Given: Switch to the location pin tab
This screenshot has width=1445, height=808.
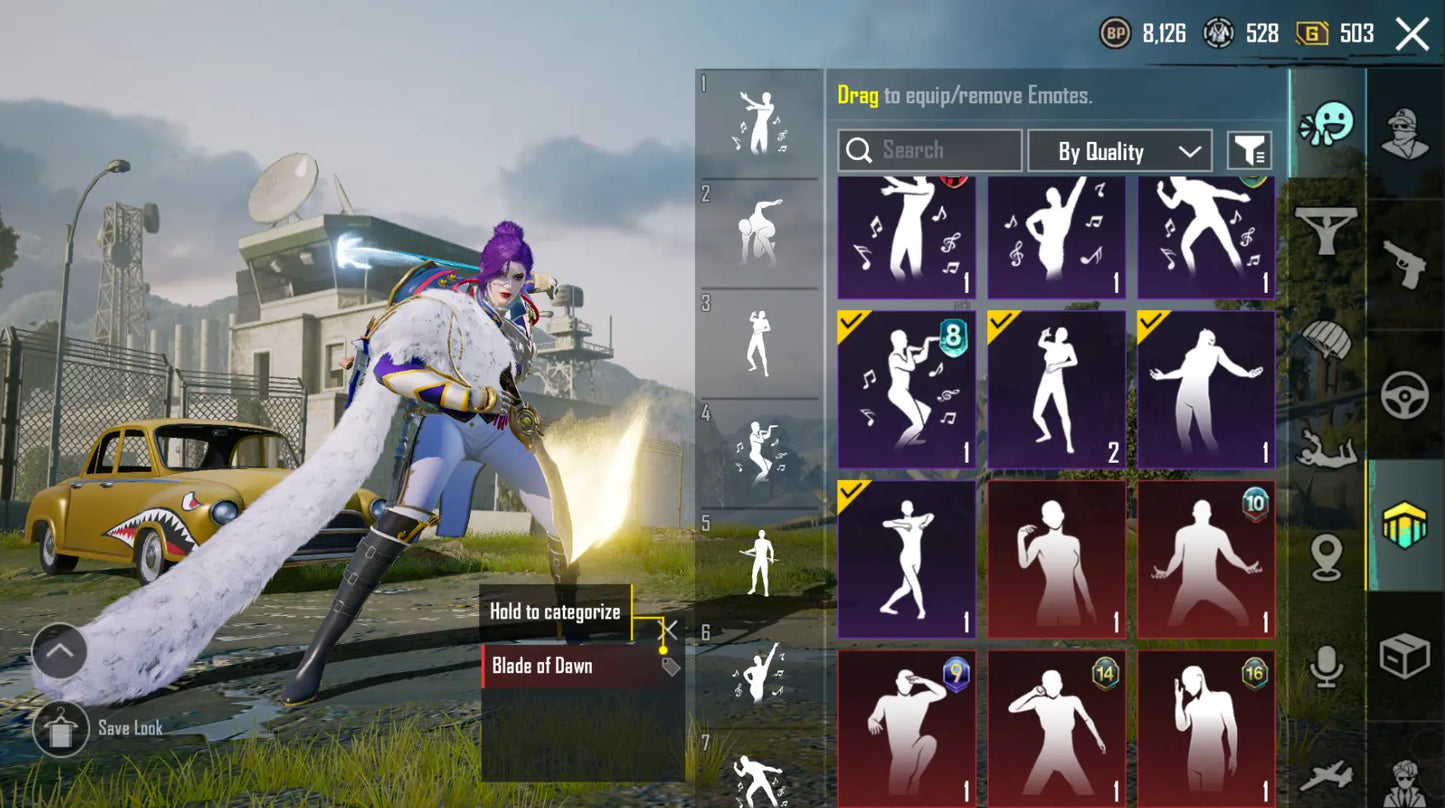Looking at the screenshot, I should pyautogui.click(x=1327, y=557).
